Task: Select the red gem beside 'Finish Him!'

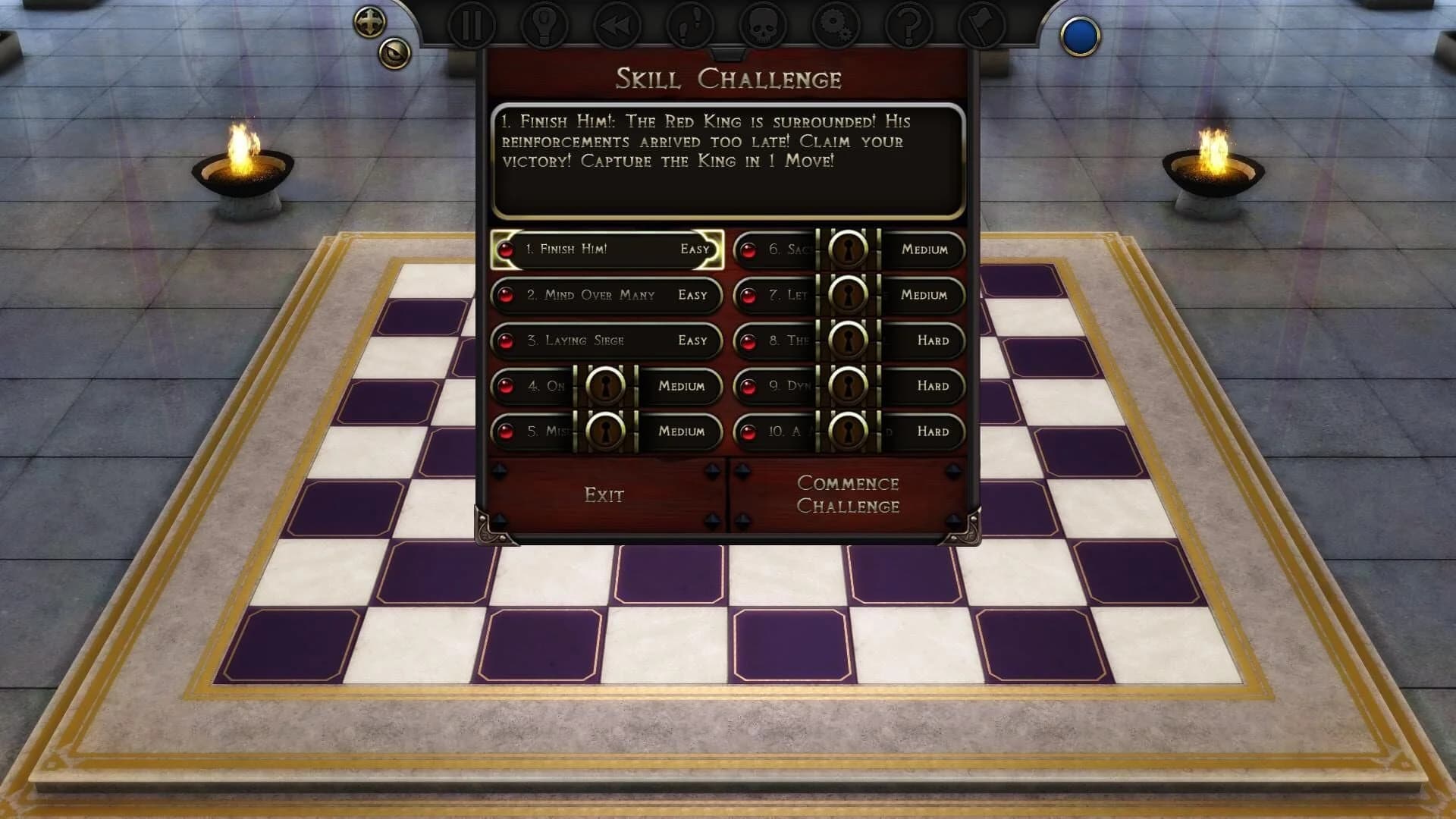Action: (507, 249)
